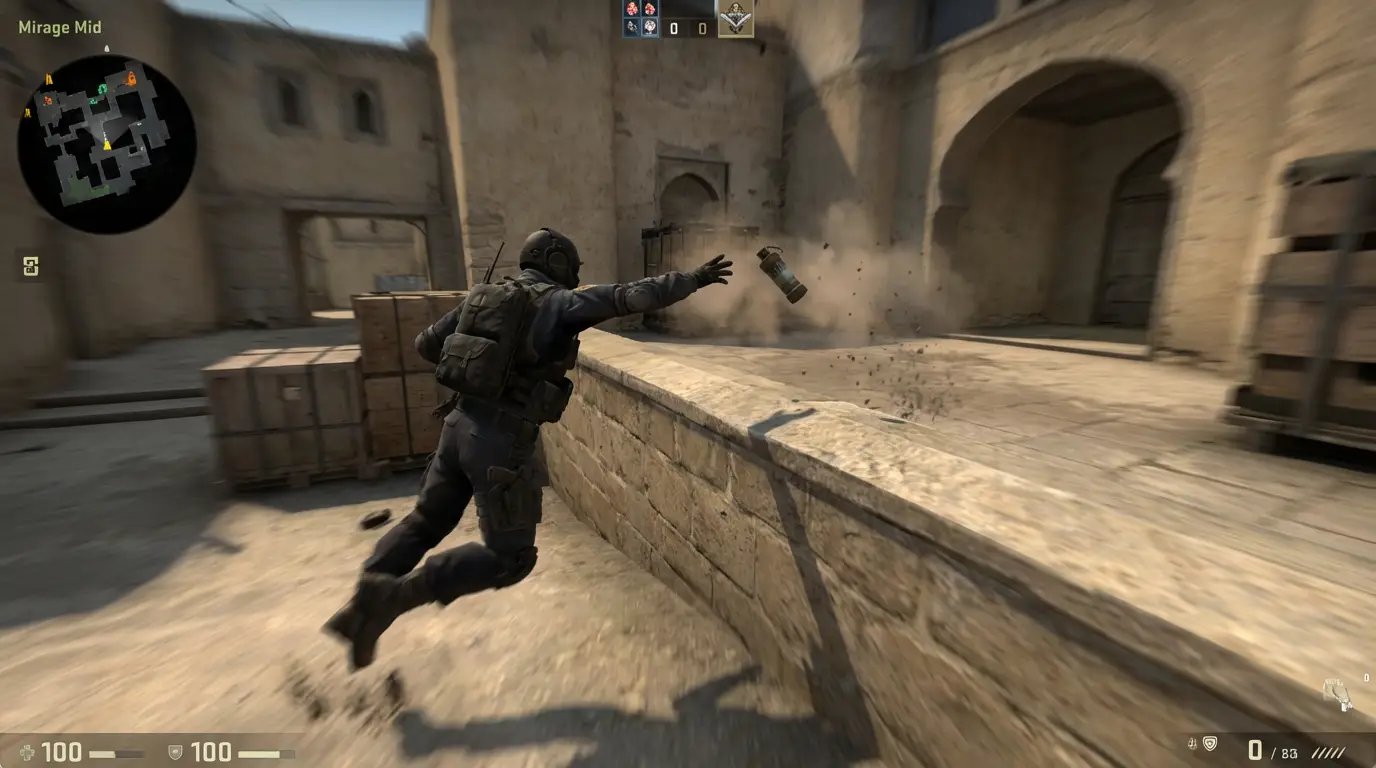Select the grenade icon near ammo counter

[1192, 745]
